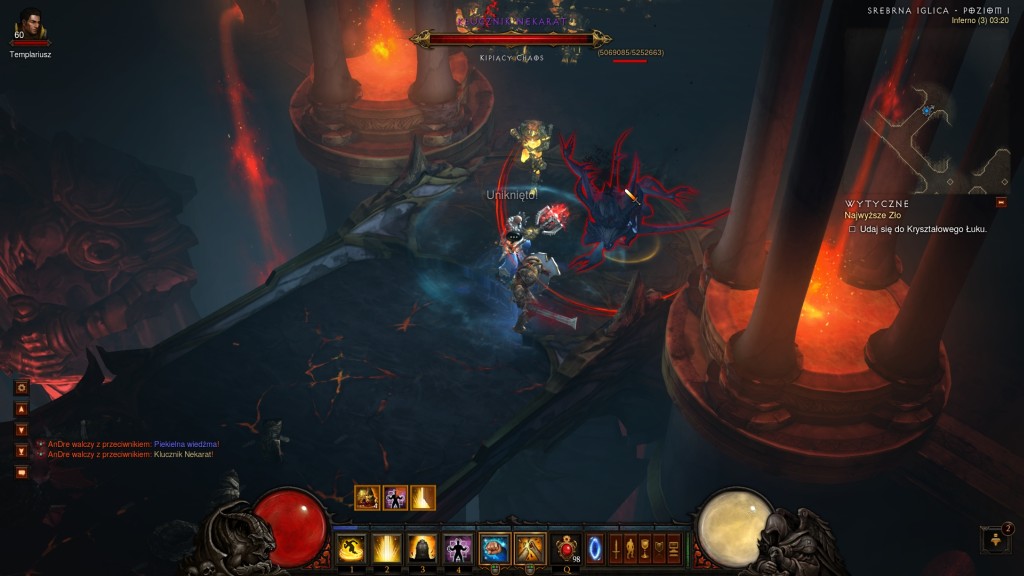
Task: Open the sword icon menu button
Action: click(616, 548)
